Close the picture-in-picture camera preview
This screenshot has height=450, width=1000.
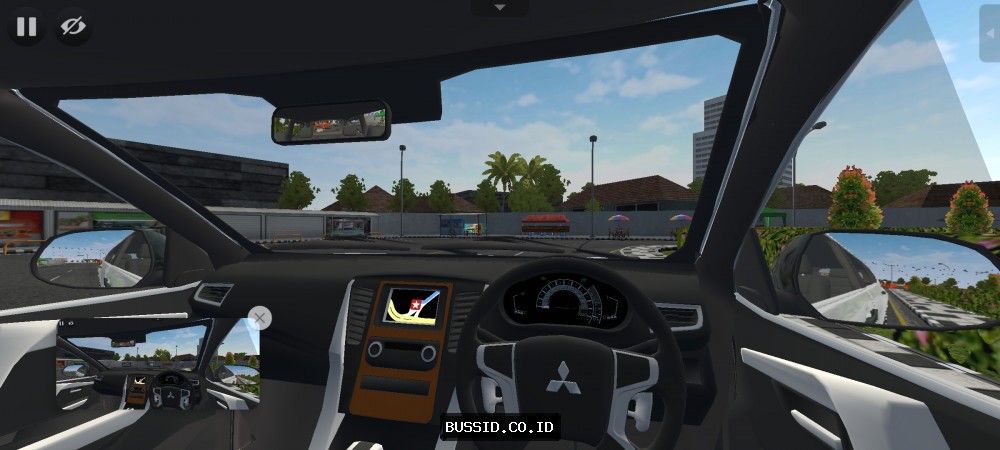point(259,318)
